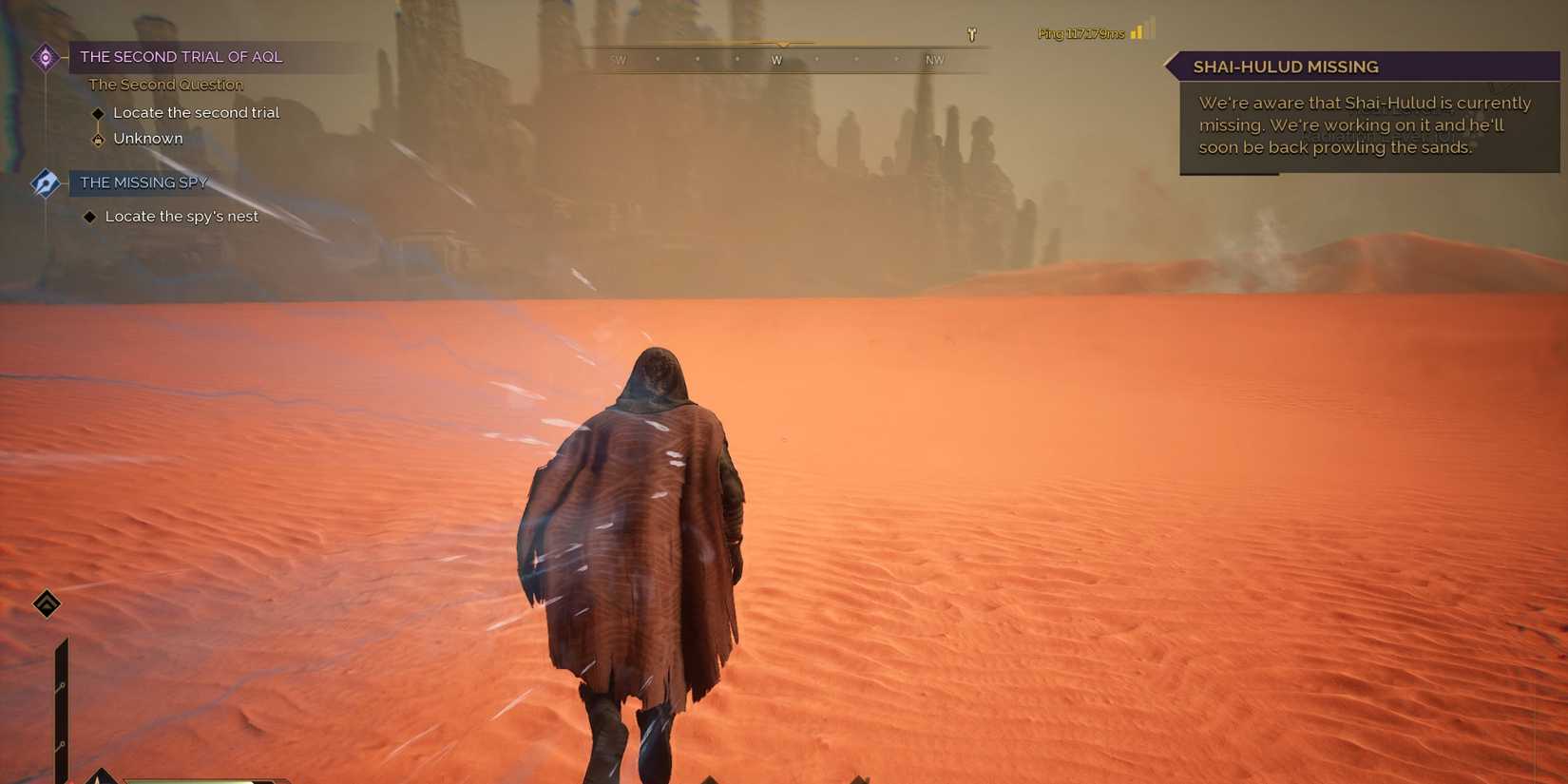Screen dimensions: 1568x784
Task: Toggle The Missing Spy quest tracker
Action: point(143,182)
